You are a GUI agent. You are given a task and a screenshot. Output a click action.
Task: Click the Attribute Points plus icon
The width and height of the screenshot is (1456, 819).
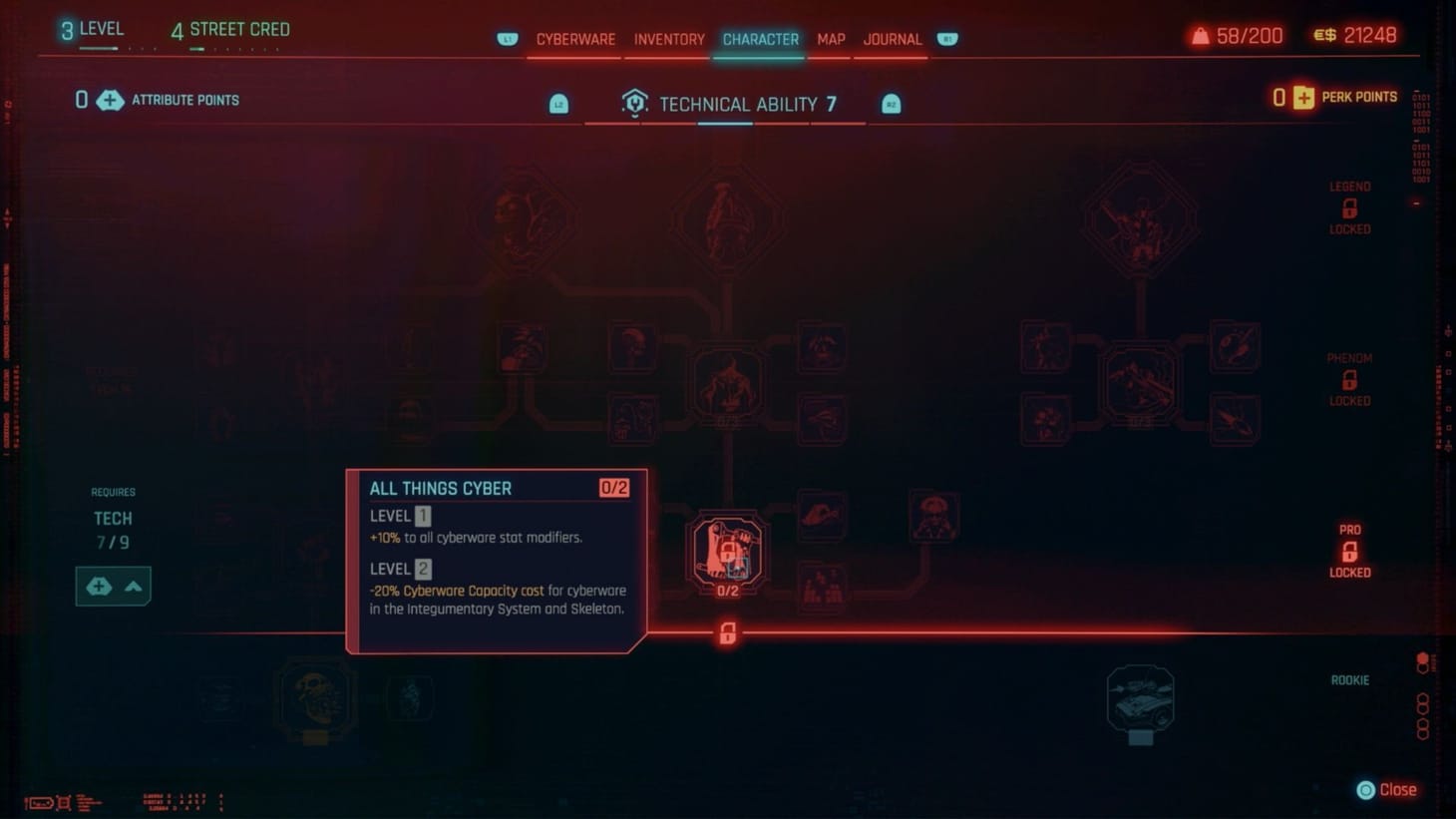point(110,100)
